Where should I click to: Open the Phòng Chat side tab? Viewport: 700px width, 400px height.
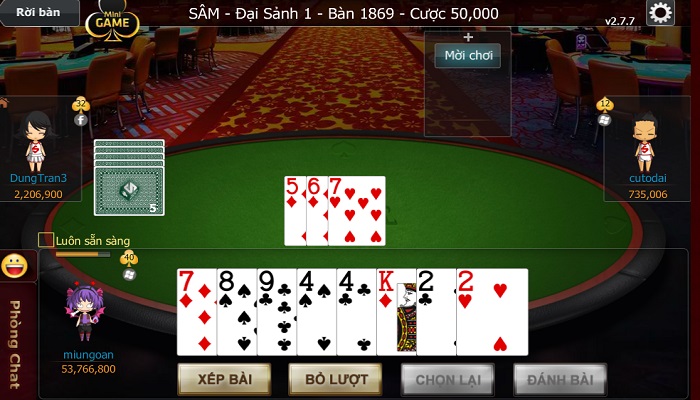point(14,335)
